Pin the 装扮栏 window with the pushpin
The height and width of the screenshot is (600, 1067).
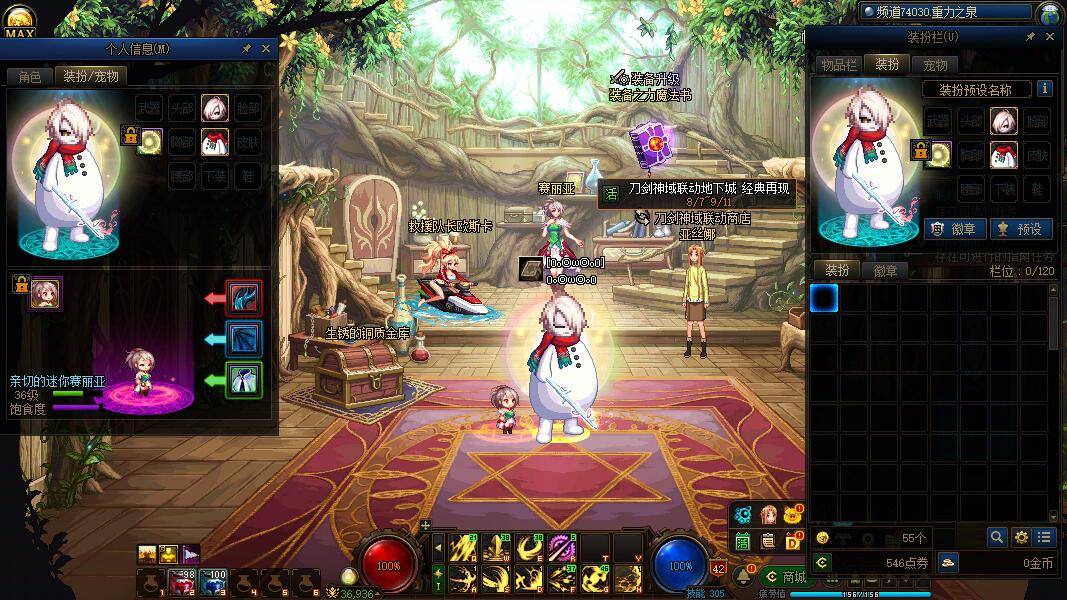pos(1030,37)
